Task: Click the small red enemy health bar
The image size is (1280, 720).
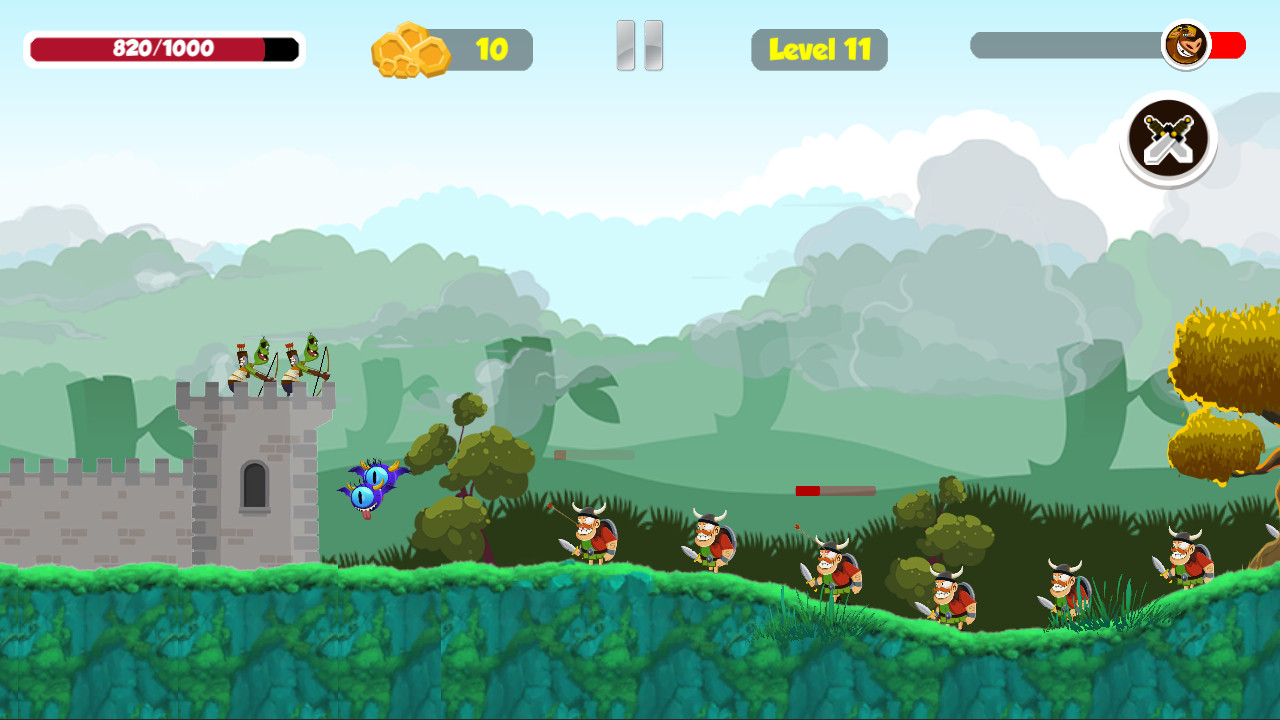Action: (x=835, y=491)
